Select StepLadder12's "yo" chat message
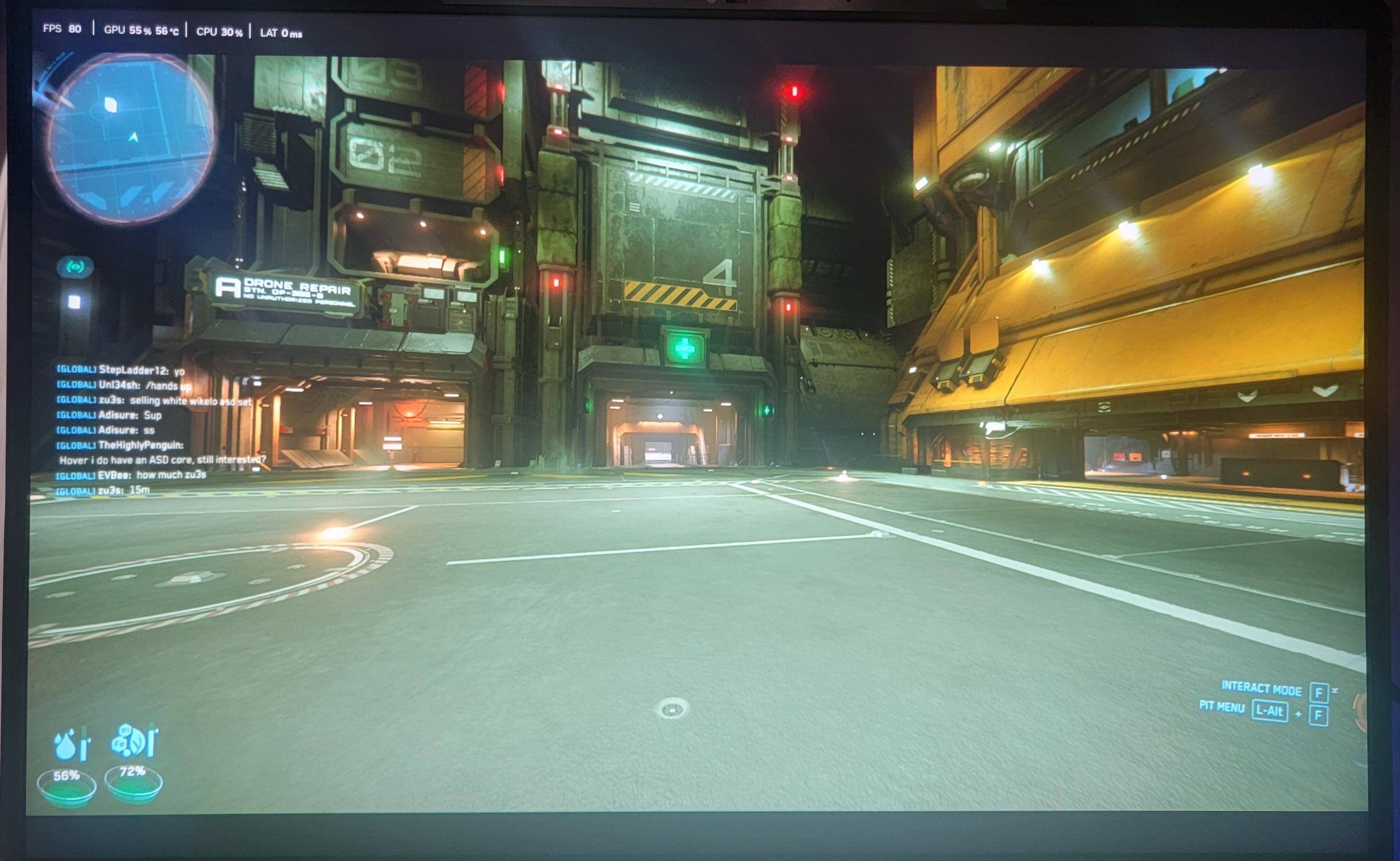 [120, 370]
